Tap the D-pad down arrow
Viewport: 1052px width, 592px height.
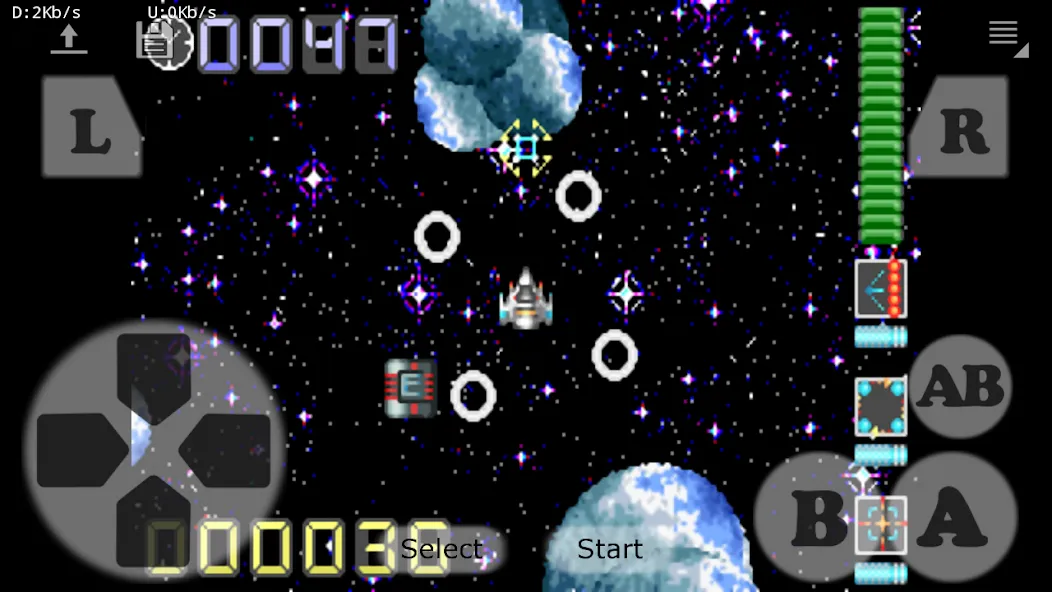(x=154, y=525)
